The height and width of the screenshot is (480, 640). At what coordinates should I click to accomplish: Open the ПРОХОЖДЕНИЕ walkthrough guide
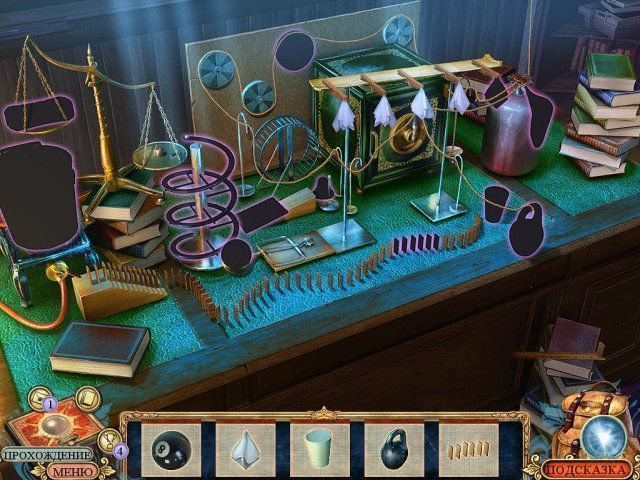coord(48,455)
